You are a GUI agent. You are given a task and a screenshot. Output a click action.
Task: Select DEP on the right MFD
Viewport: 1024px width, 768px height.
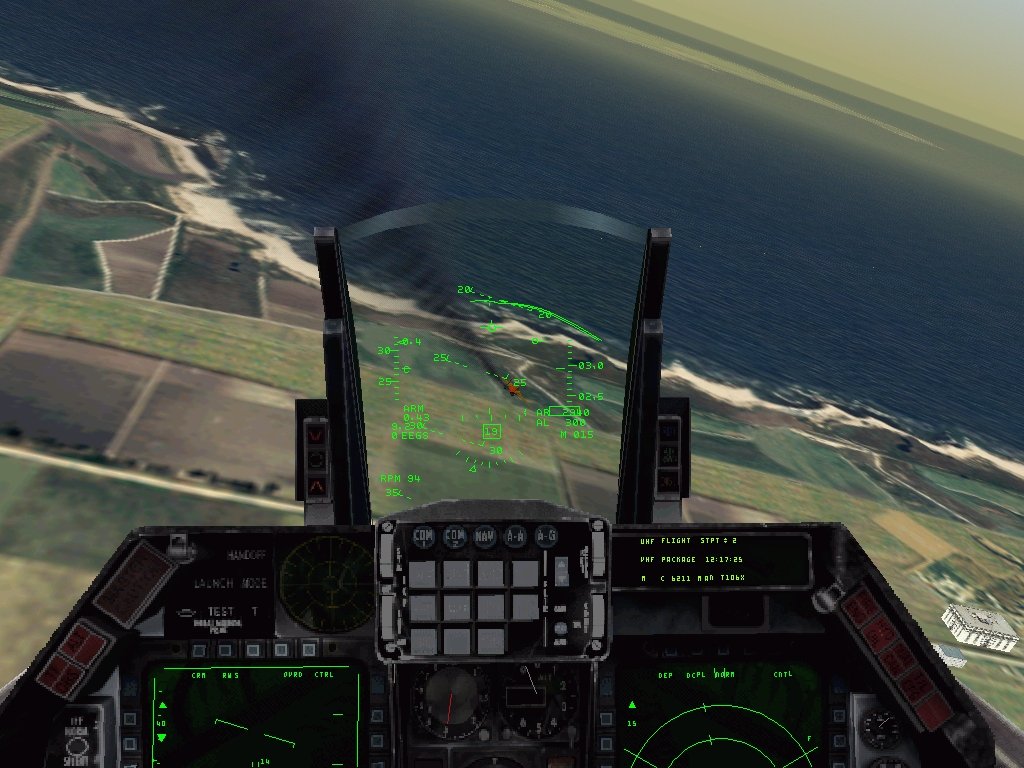[665, 675]
